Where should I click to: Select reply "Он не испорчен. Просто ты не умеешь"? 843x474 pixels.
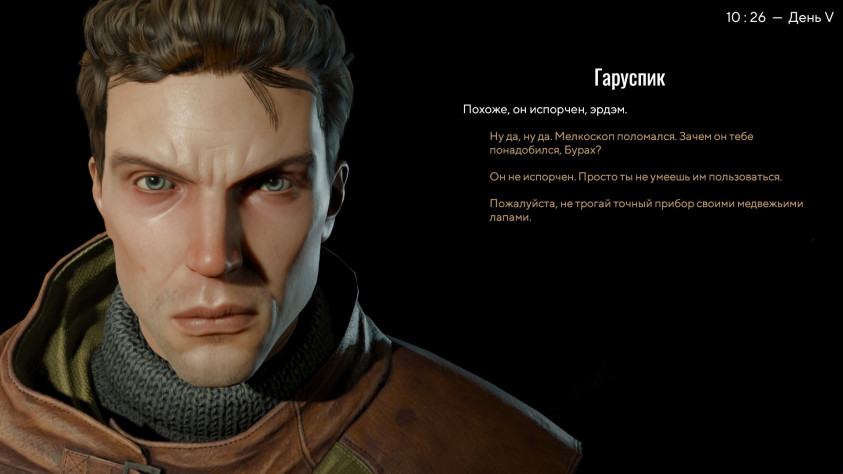[x=634, y=176]
